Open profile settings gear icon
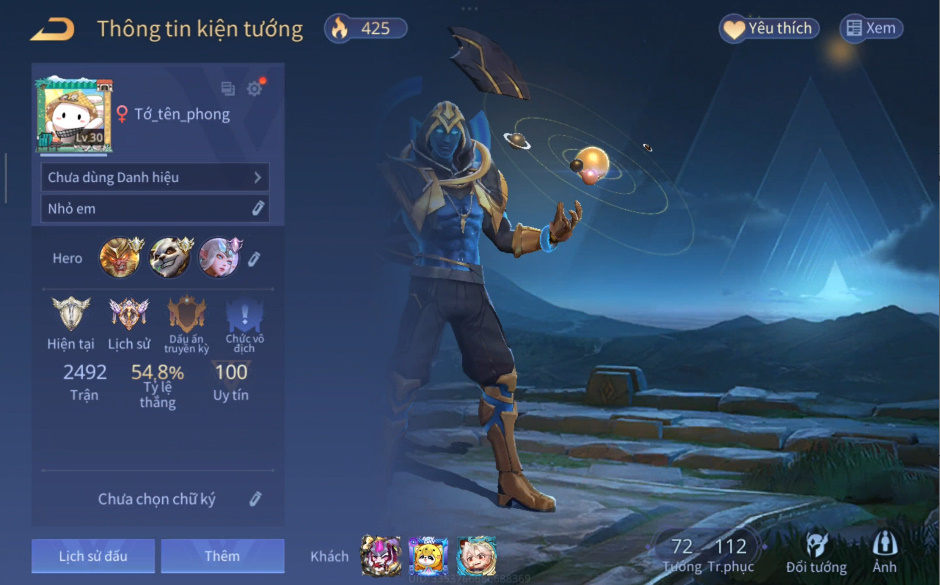Viewport: 940px width, 585px height. click(255, 89)
